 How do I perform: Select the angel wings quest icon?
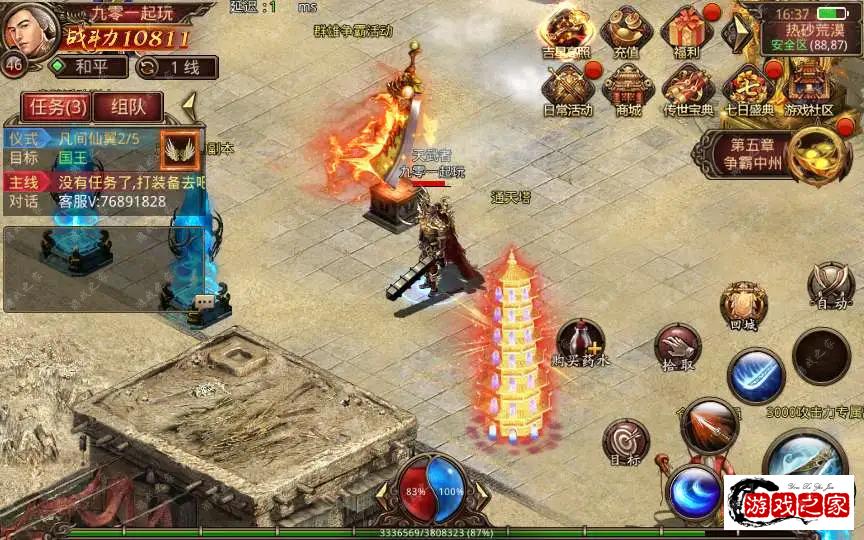181,148
